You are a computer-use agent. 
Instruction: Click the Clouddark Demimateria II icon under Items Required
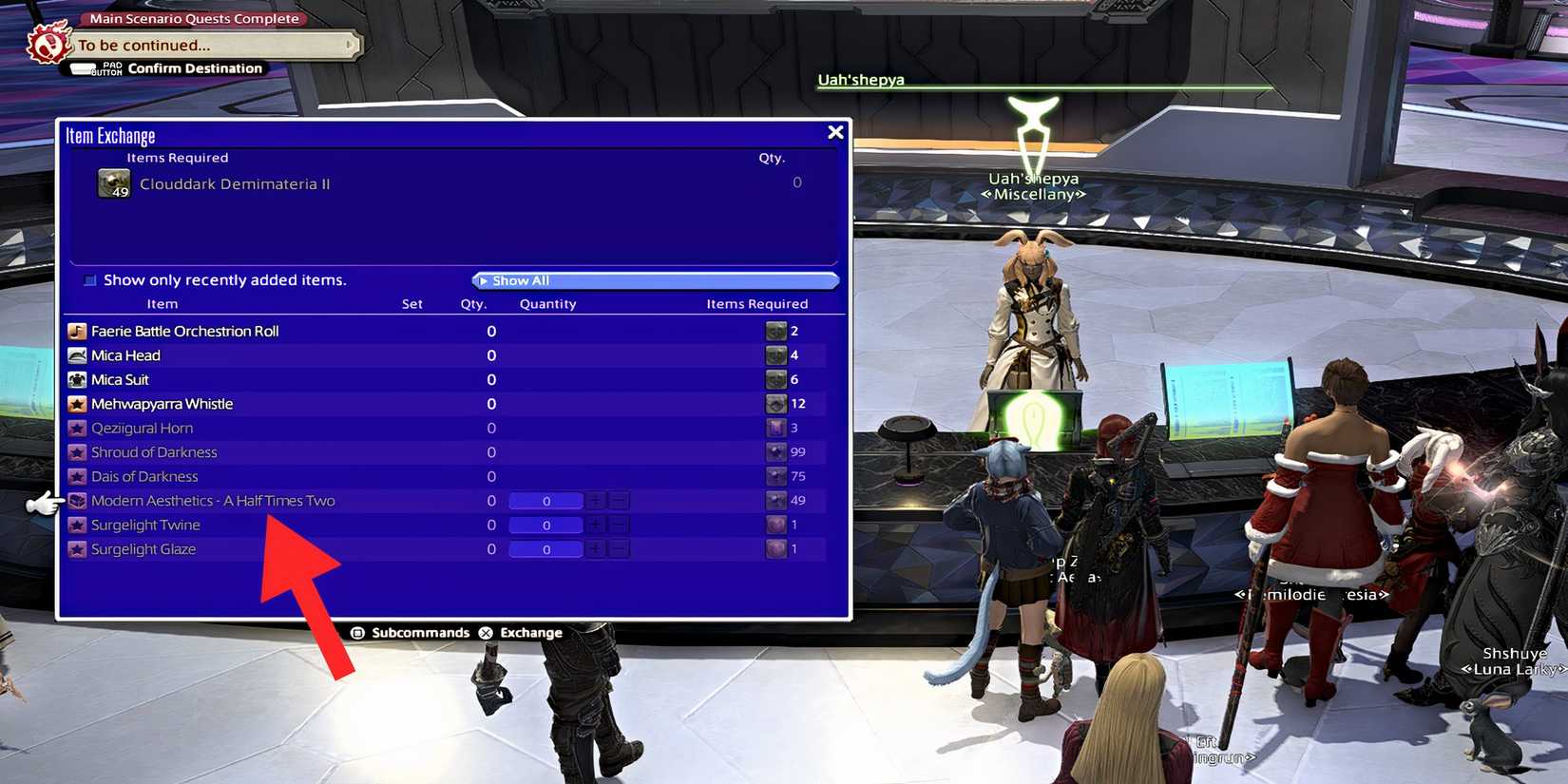[112, 182]
